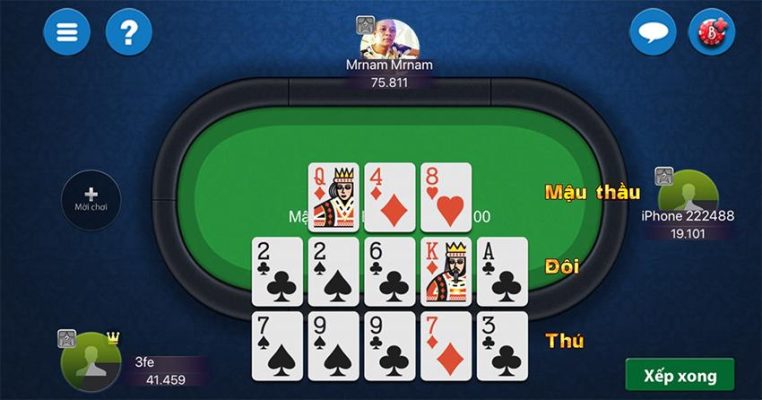View iPhone 222488's player avatar
Screen dimensions: 762x400
tap(688, 192)
